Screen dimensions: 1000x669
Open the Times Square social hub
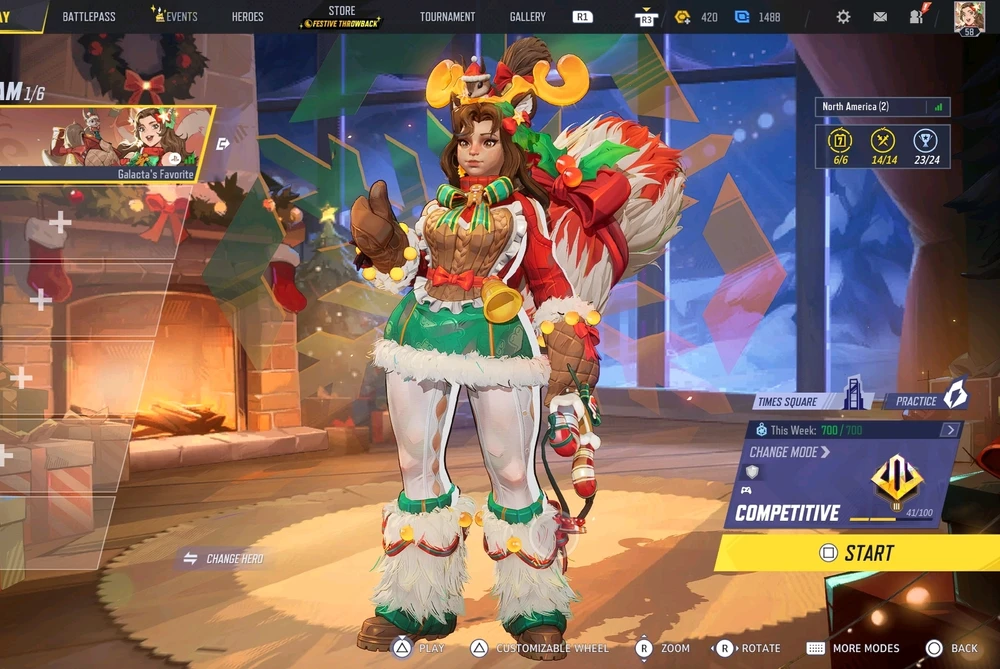(810, 399)
